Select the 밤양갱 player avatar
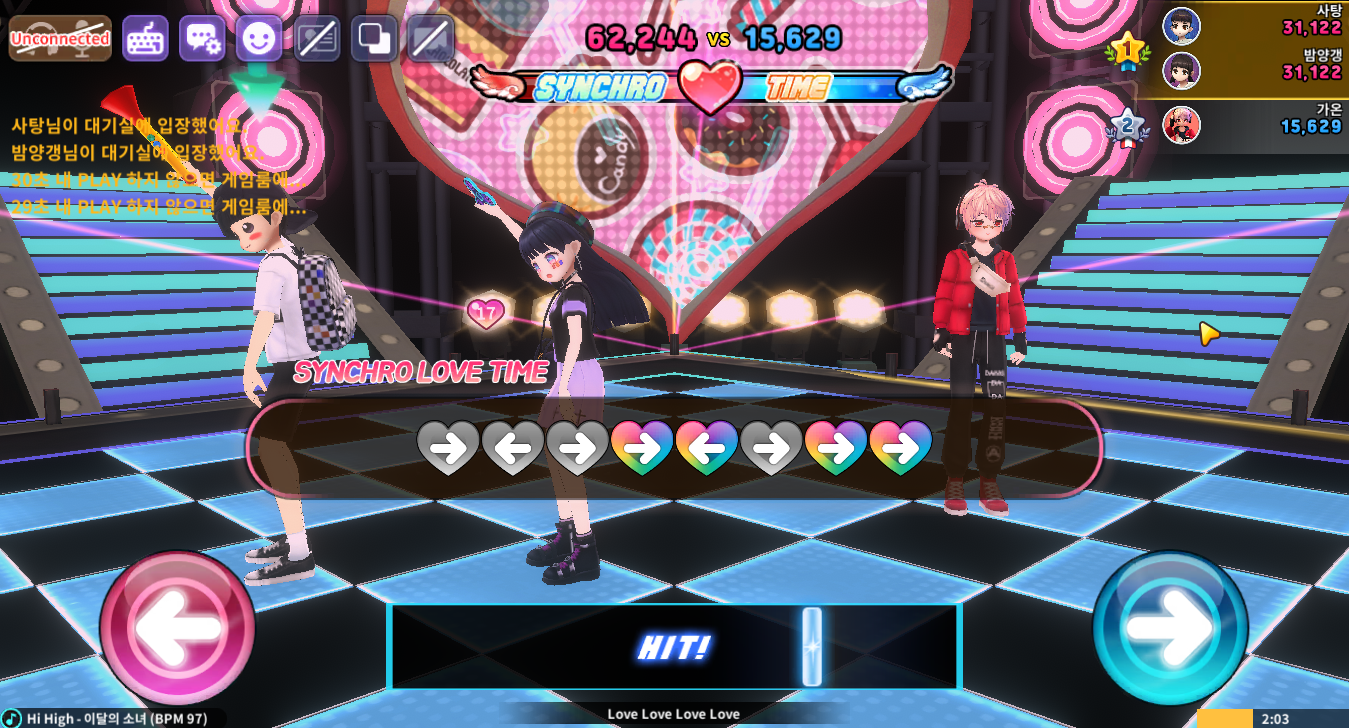This screenshot has width=1349, height=728. (x=1181, y=71)
